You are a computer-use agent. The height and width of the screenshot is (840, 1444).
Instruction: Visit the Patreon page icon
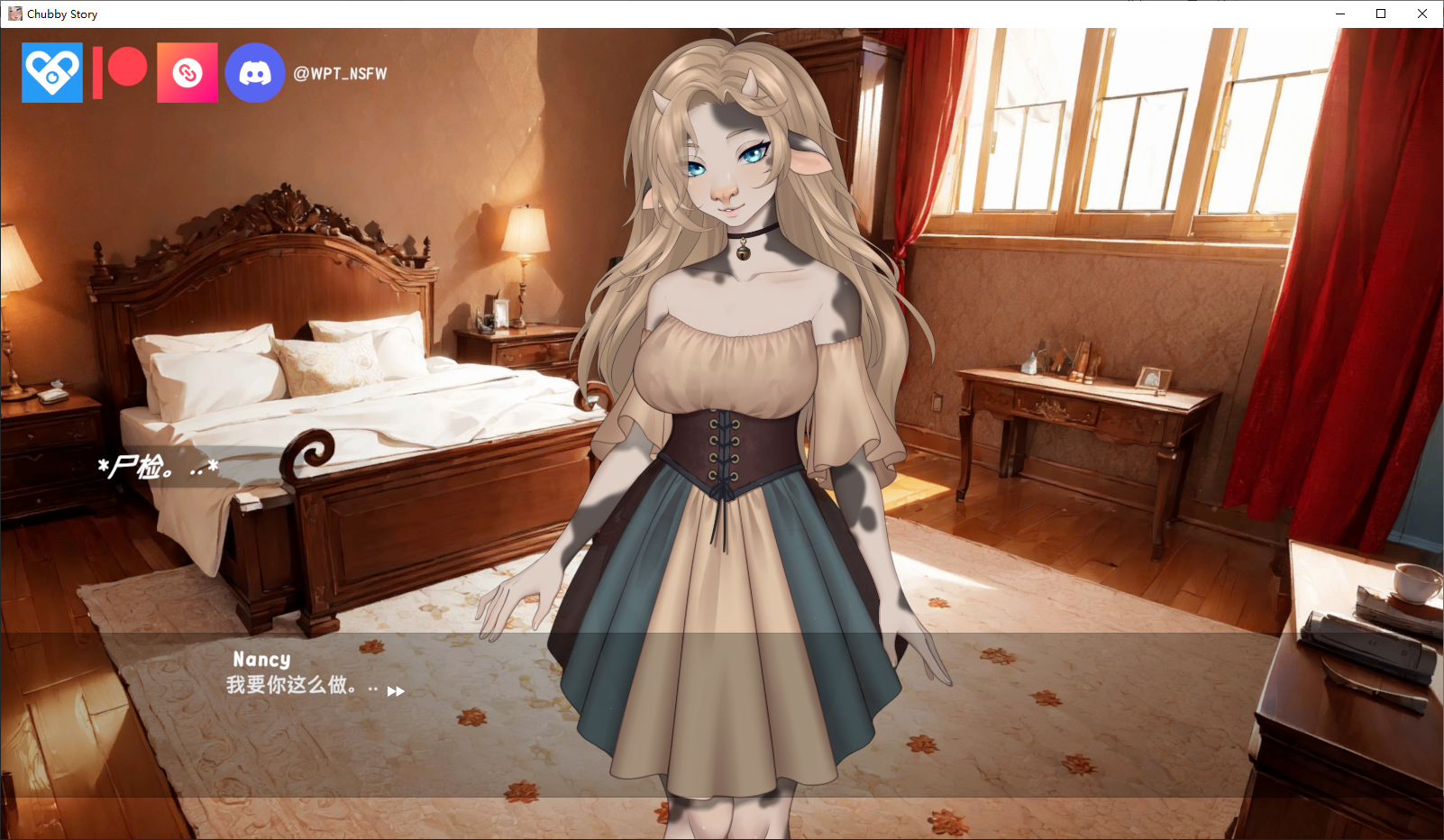[x=120, y=72]
